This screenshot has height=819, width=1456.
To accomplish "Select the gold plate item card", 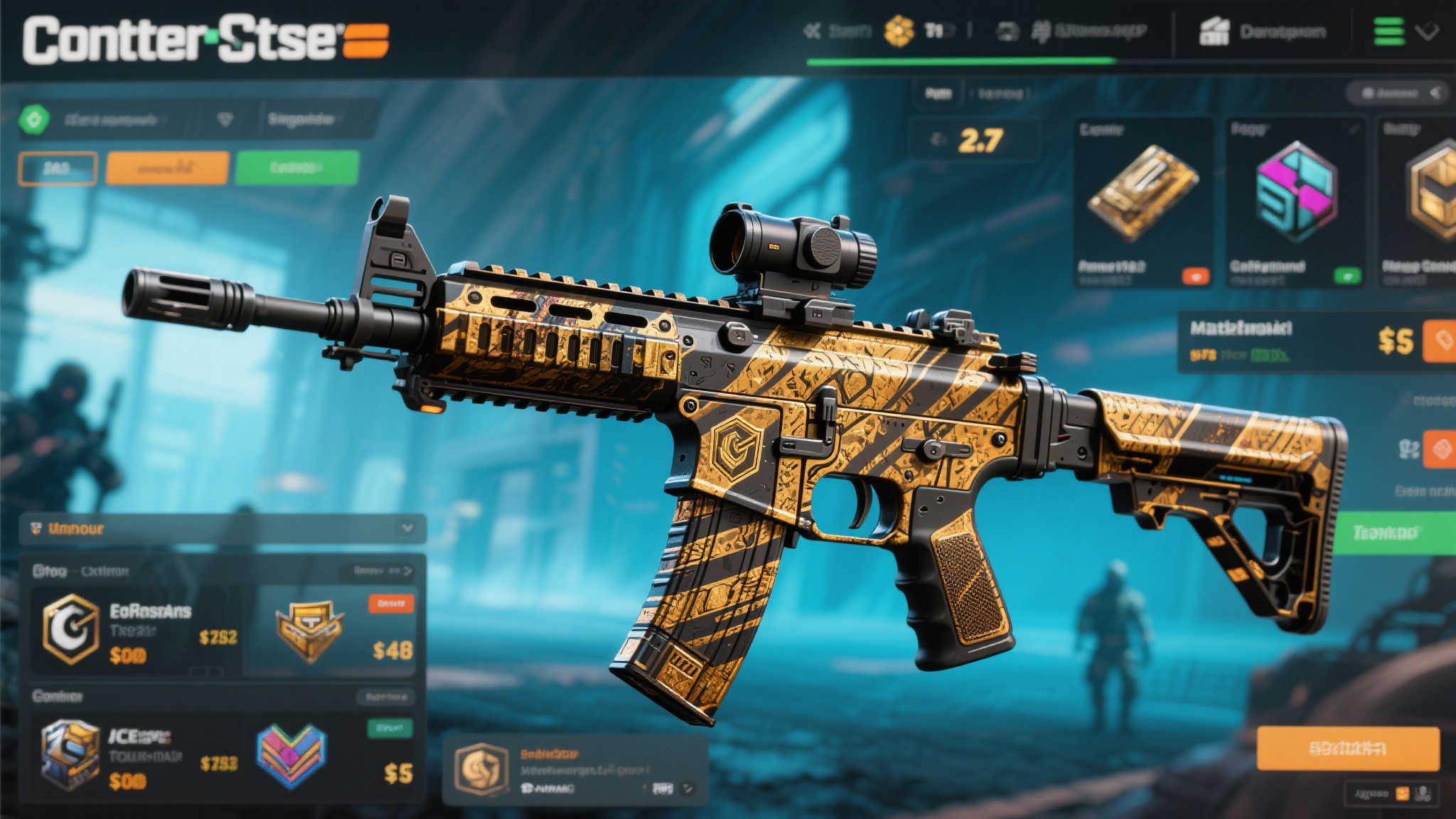I will pyautogui.click(x=1143, y=203).
